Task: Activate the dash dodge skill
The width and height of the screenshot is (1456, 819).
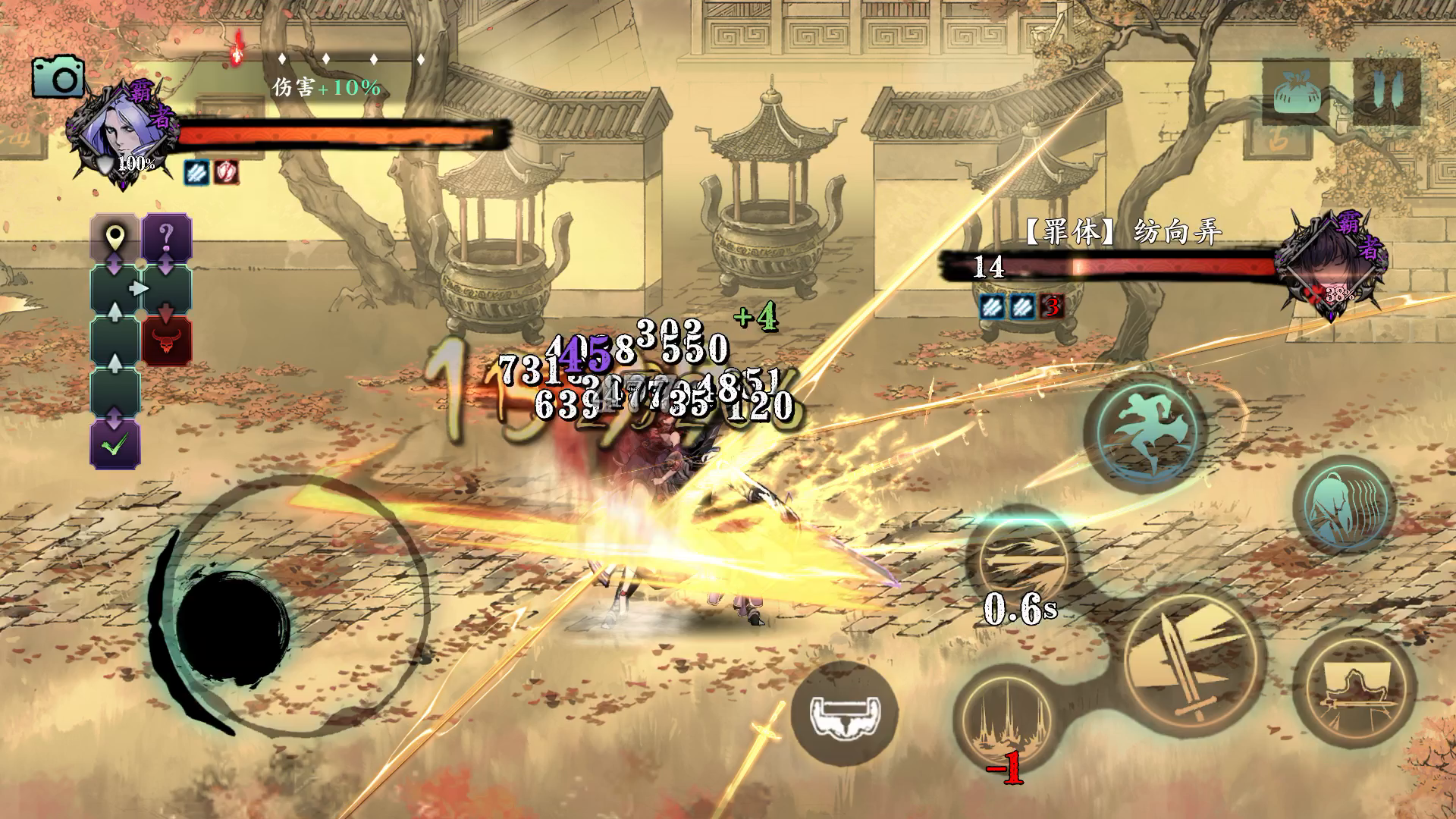Action: tap(1145, 434)
